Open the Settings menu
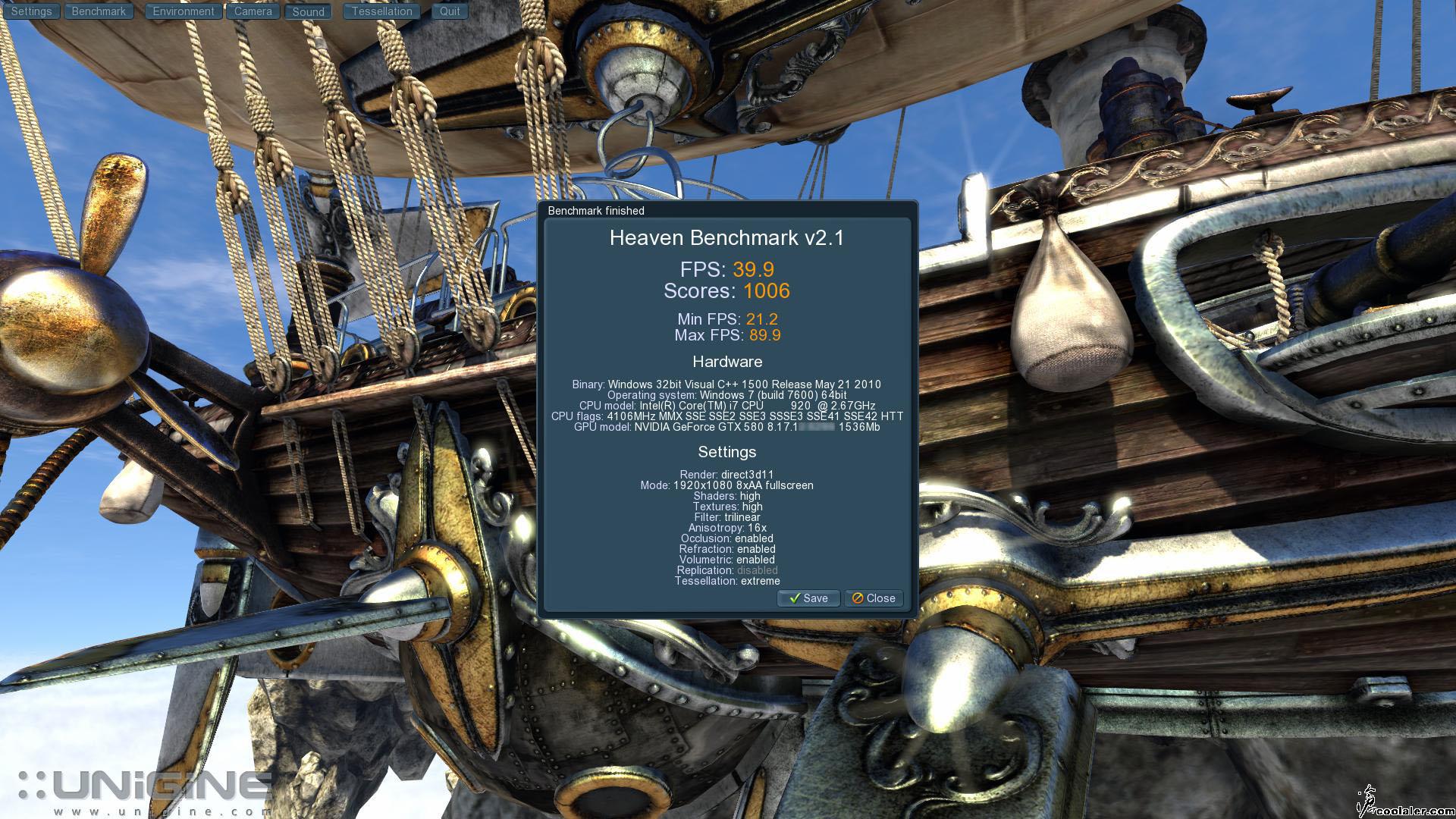The width and height of the screenshot is (1456, 819). [31, 11]
